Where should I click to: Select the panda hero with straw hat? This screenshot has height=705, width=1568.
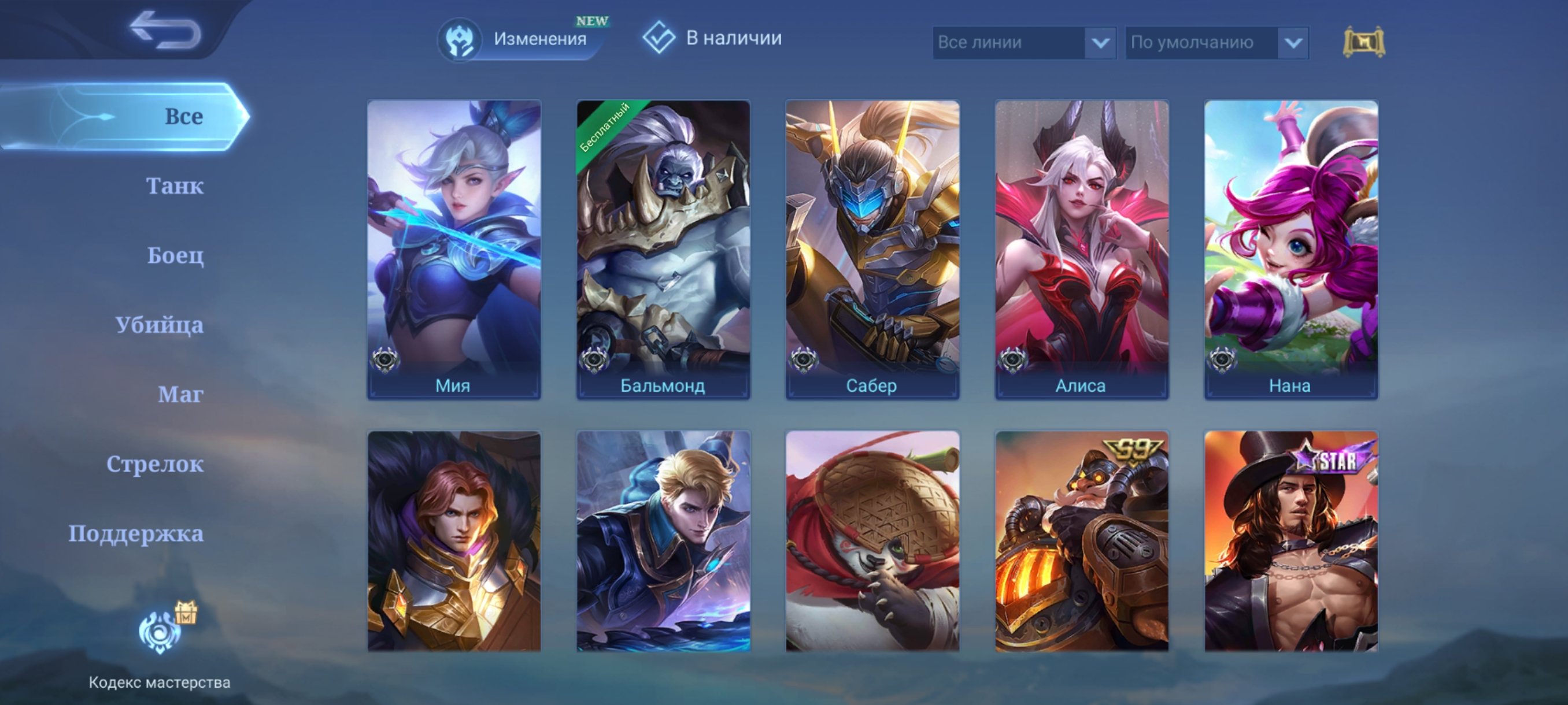872,541
